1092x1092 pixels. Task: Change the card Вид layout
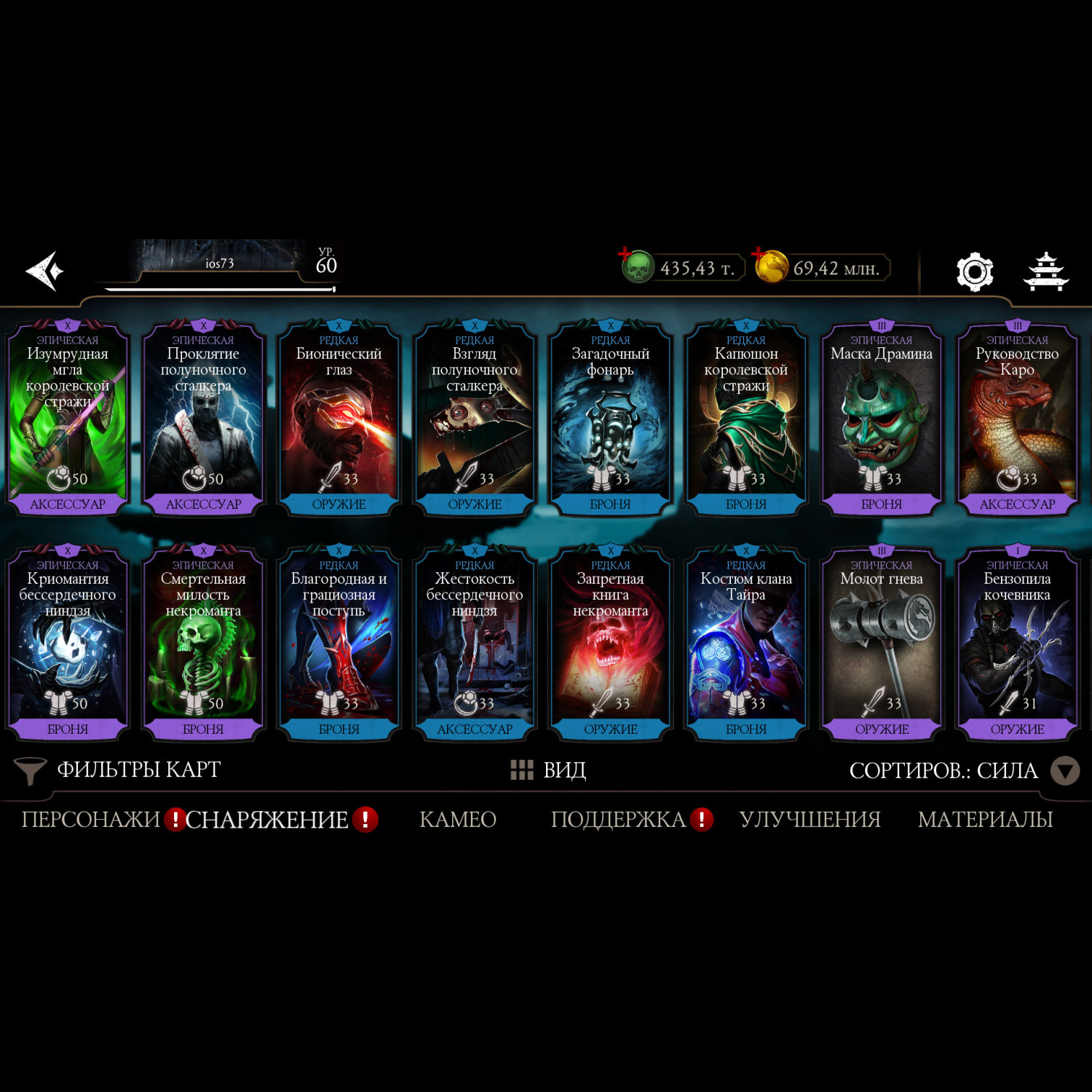[x=549, y=770]
